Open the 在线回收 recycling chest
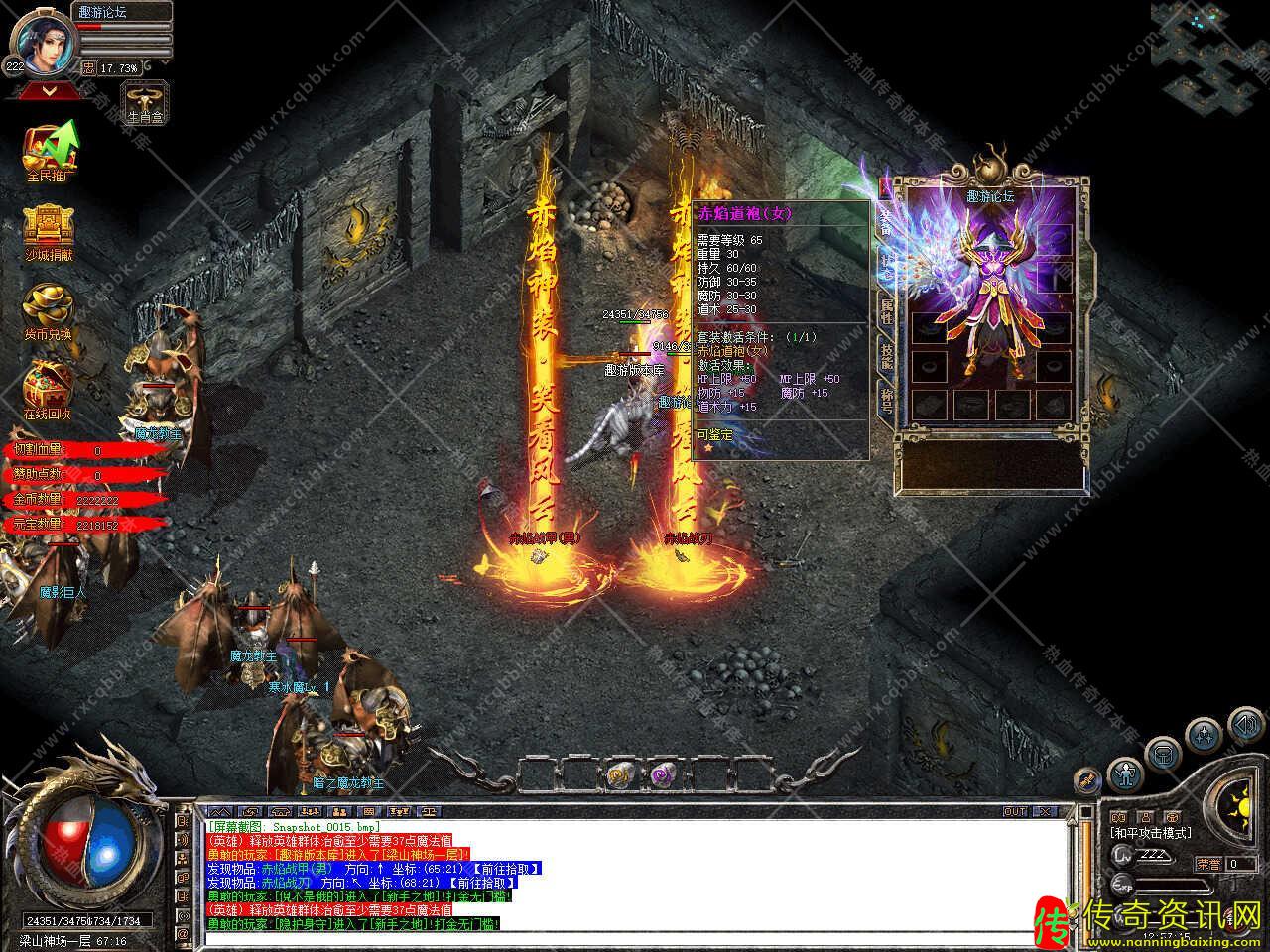The height and width of the screenshot is (952, 1270). tap(48, 387)
